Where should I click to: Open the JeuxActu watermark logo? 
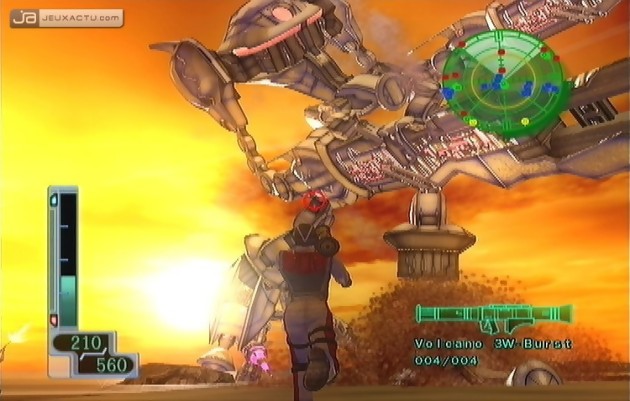tap(67, 18)
